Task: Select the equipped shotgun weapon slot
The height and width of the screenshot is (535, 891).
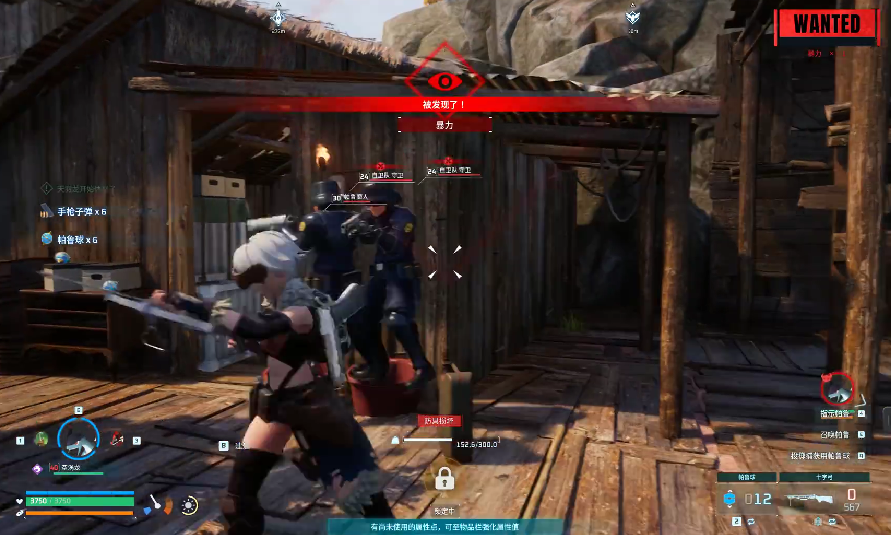Action: (810, 496)
